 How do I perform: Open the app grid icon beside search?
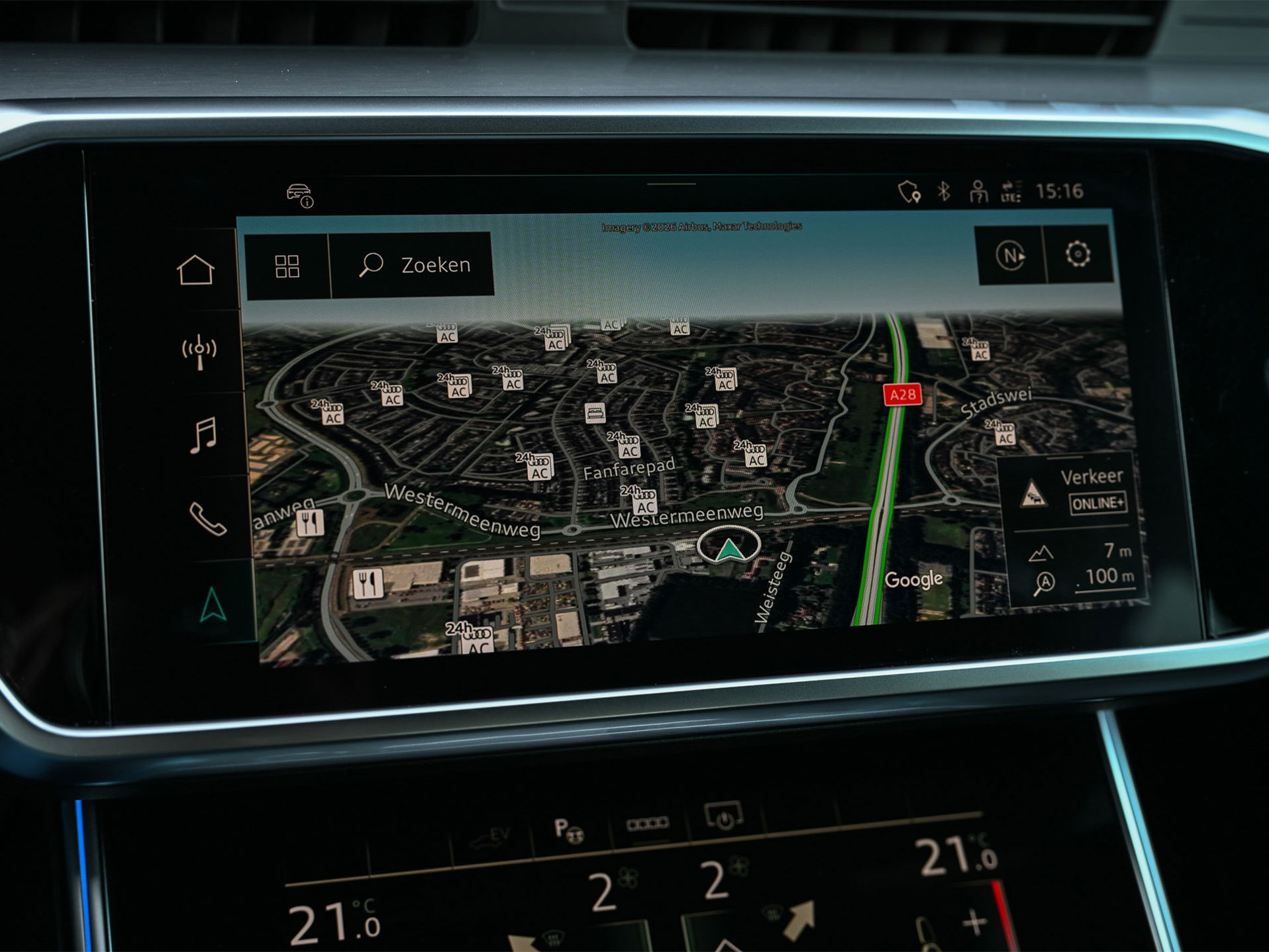(x=287, y=264)
